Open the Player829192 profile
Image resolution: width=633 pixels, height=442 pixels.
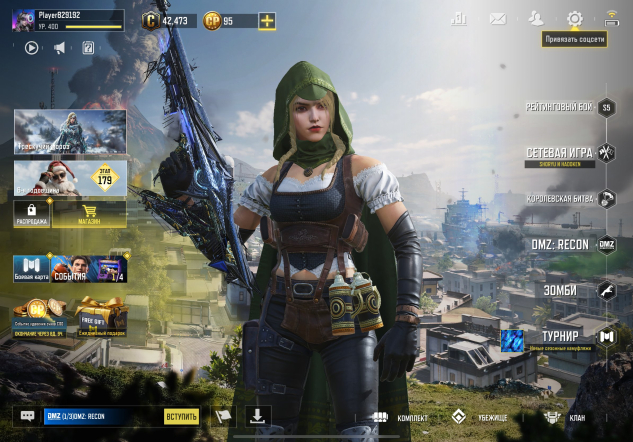(60, 20)
